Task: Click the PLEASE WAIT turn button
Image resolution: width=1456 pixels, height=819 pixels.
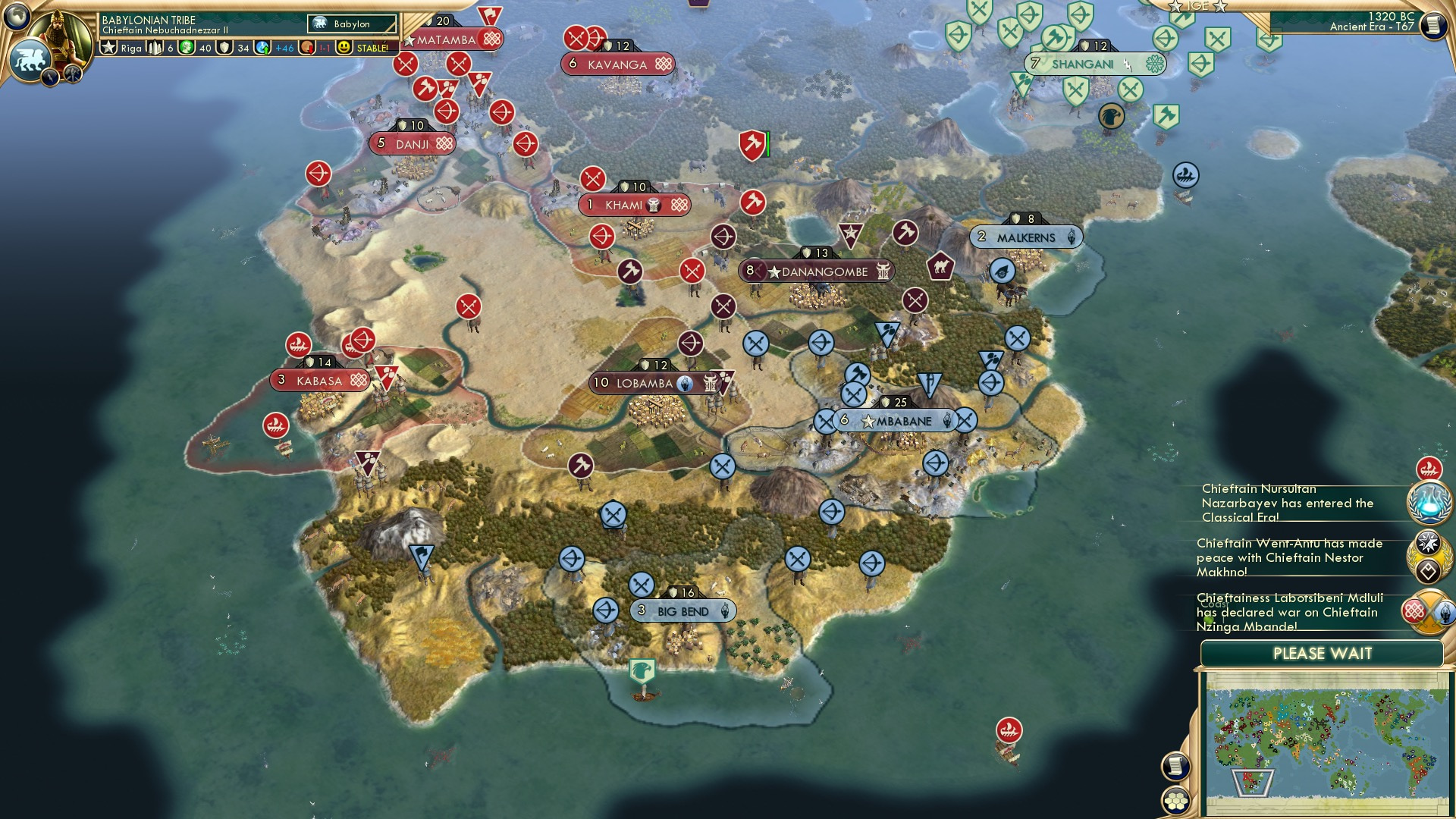Action: tap(1322, 654)
